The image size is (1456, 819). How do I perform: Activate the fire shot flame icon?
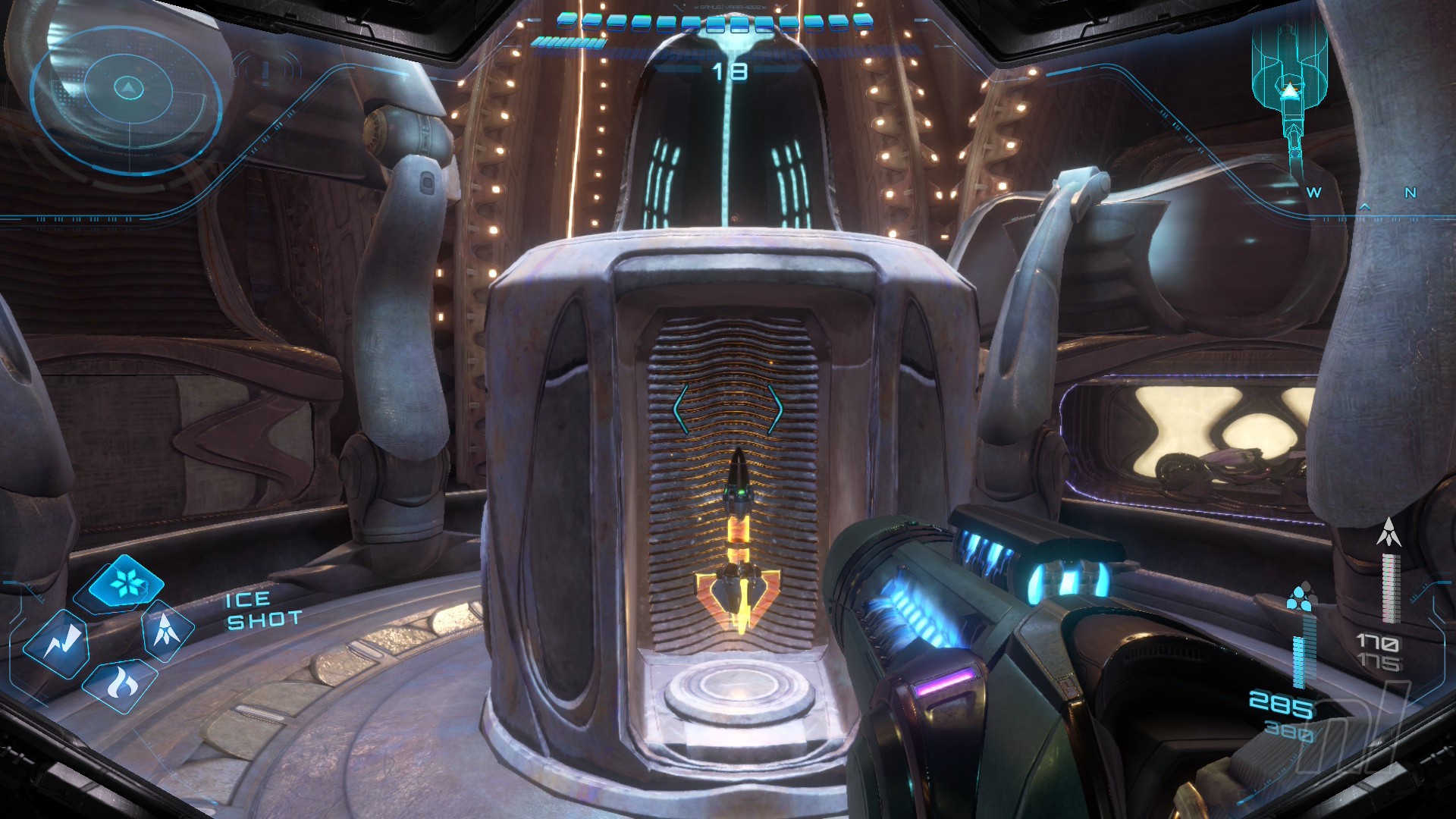pyautogui.click(x=119, y=684)
